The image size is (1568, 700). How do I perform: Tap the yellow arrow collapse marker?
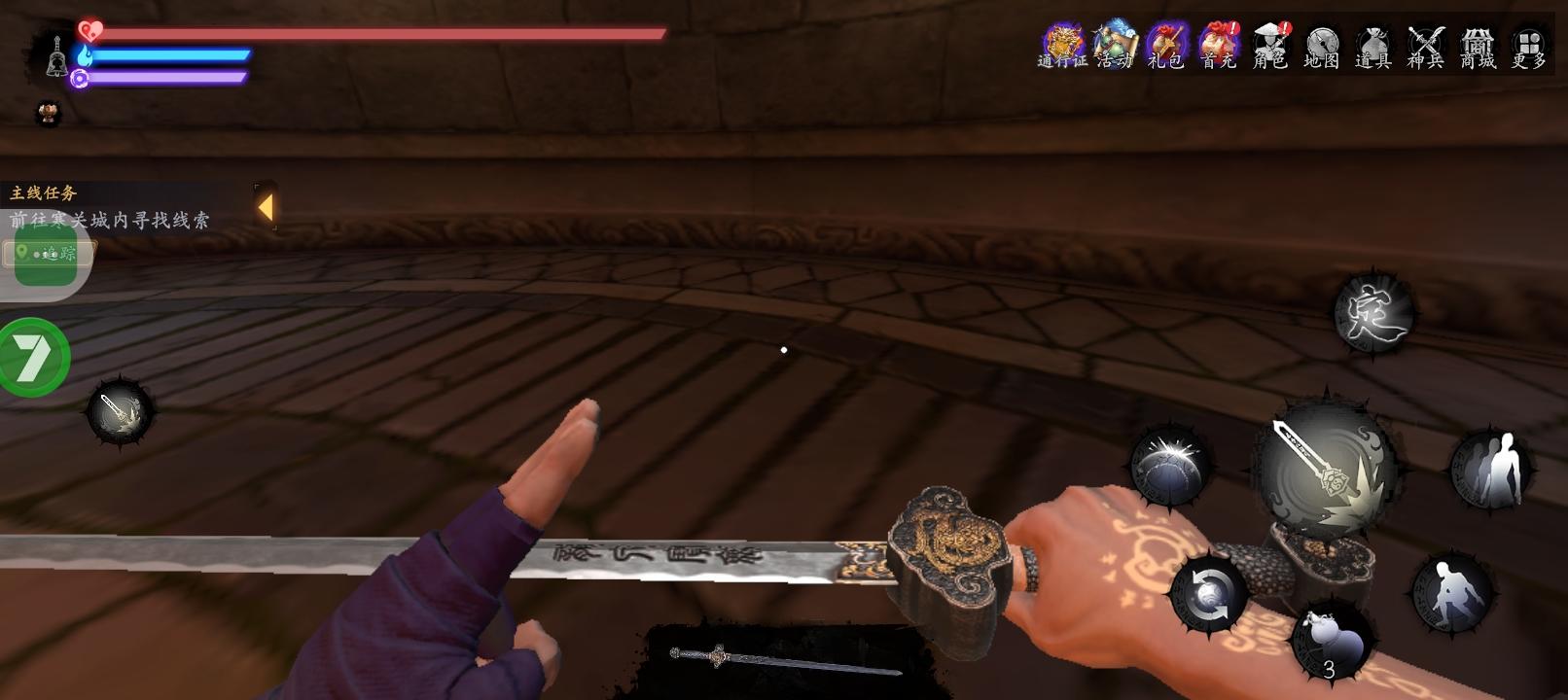pyautogui.click(x=265, y=206)
